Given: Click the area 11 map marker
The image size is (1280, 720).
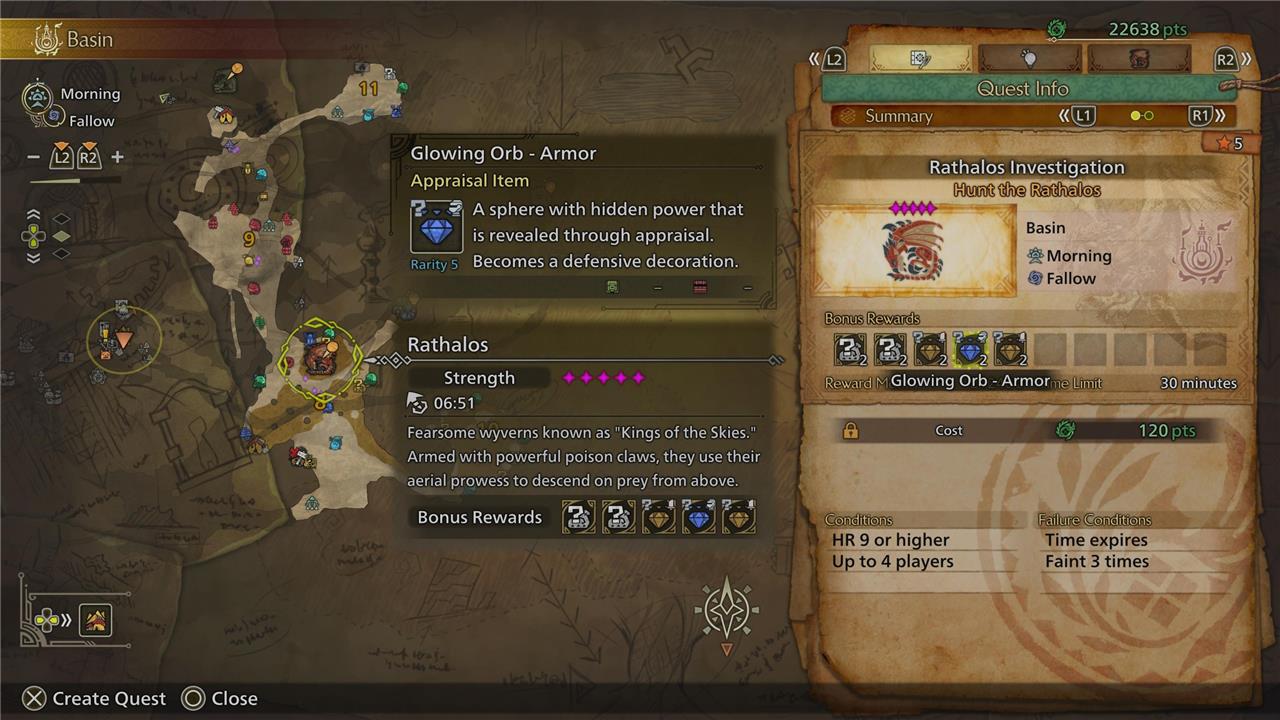Looking at the screenshot, I should [x=369, y=88].
